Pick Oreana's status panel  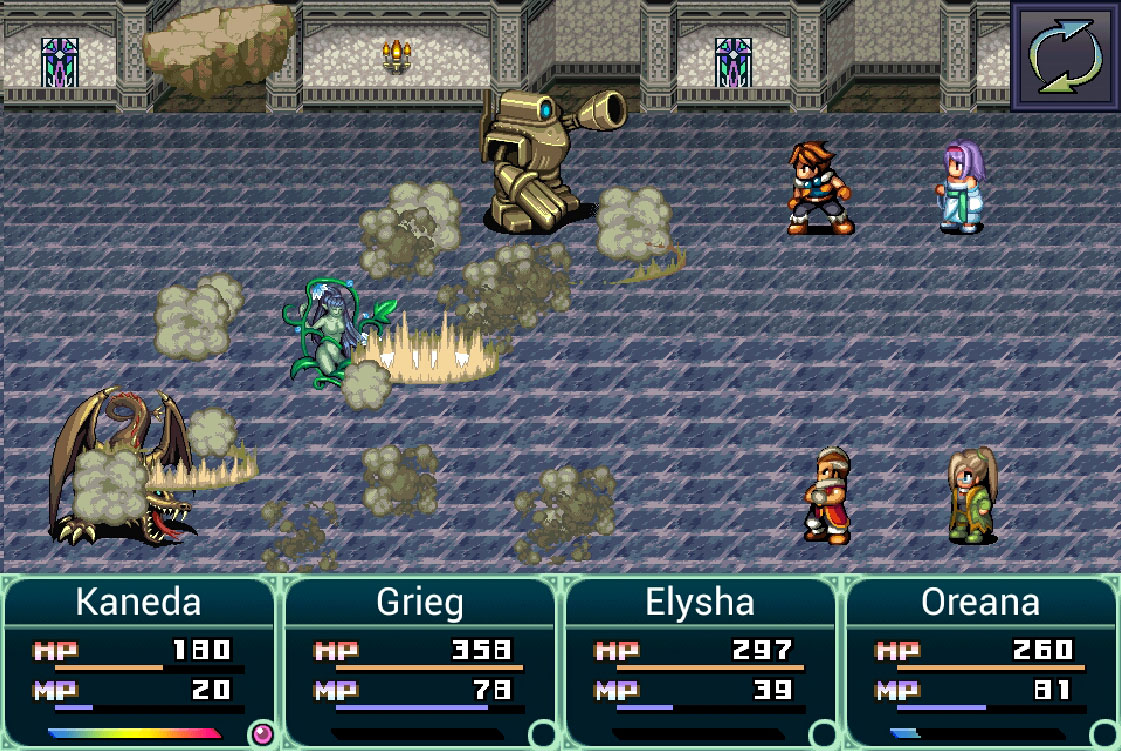coord(981,660)
